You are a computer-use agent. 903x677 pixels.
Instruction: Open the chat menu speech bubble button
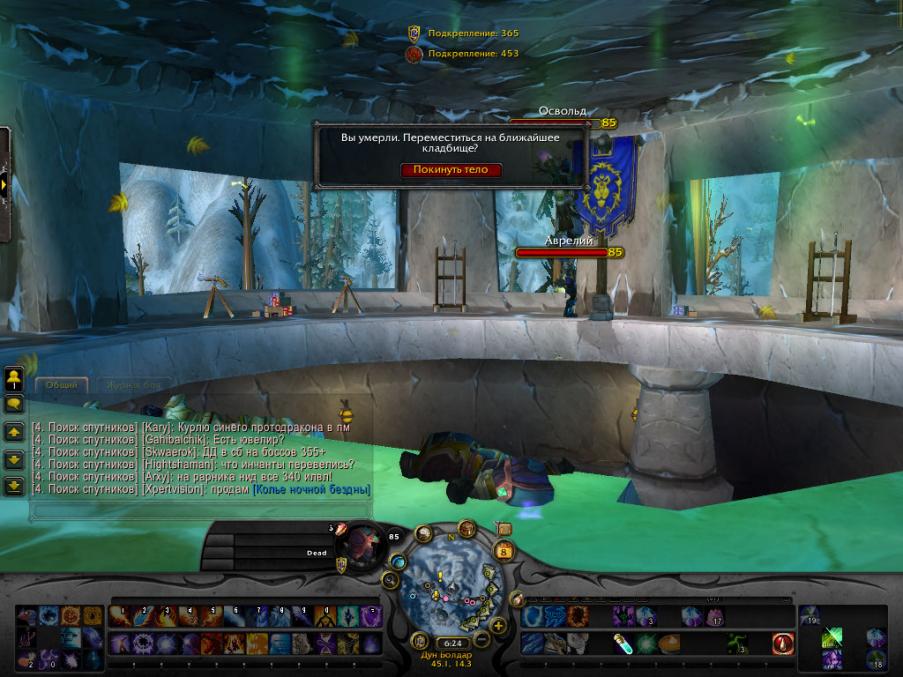click(14, 404)
